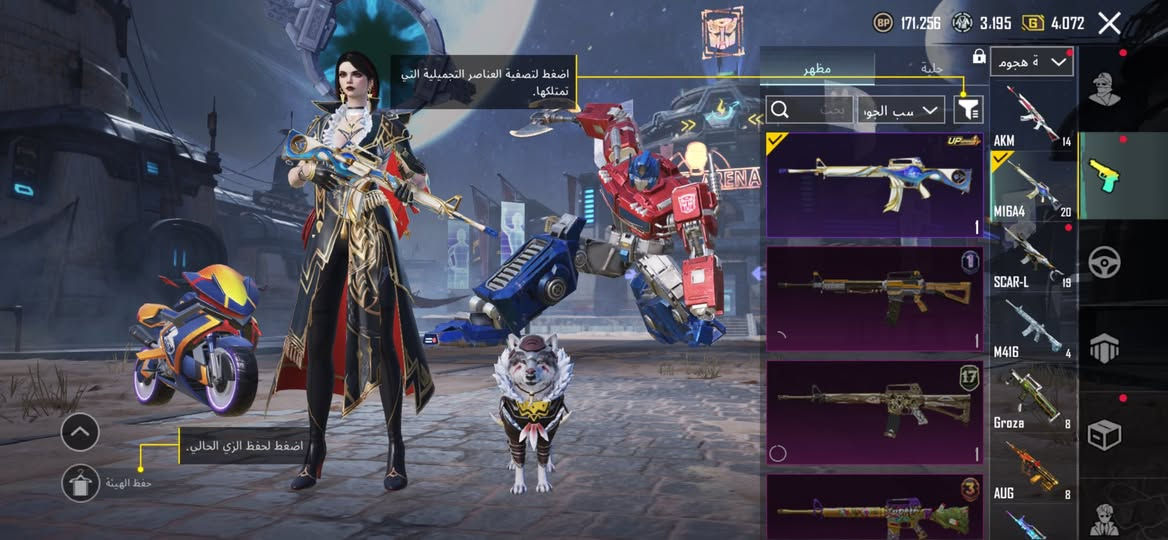This screenshot has height=540, width=1168.
Task: Select the M16A4 weapon entry
Action: (x=1032, y=187)
